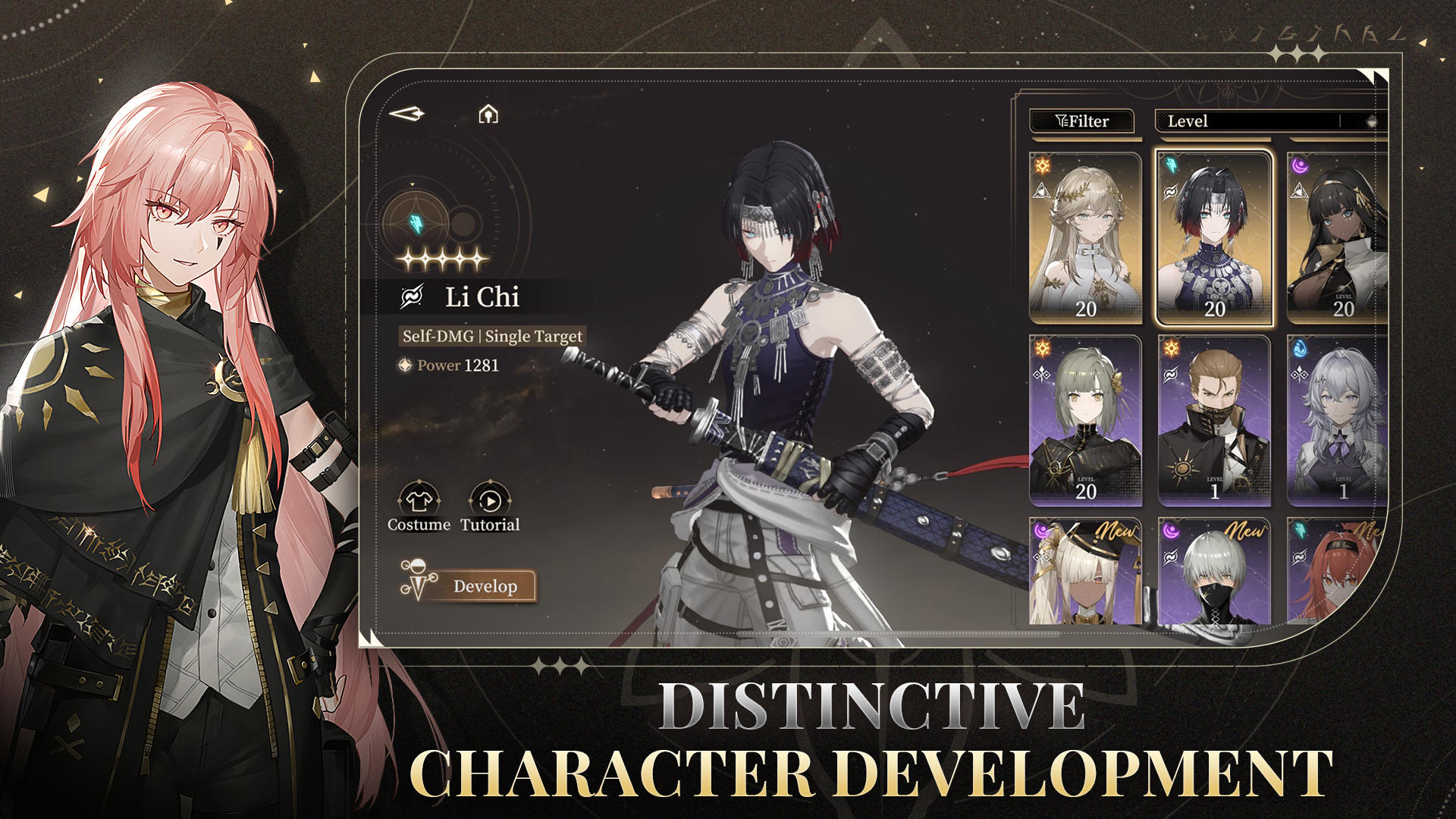The image size is (1456, 819).
Task: Select Li Chi's faction emblem beside the name
Action: 410,297
